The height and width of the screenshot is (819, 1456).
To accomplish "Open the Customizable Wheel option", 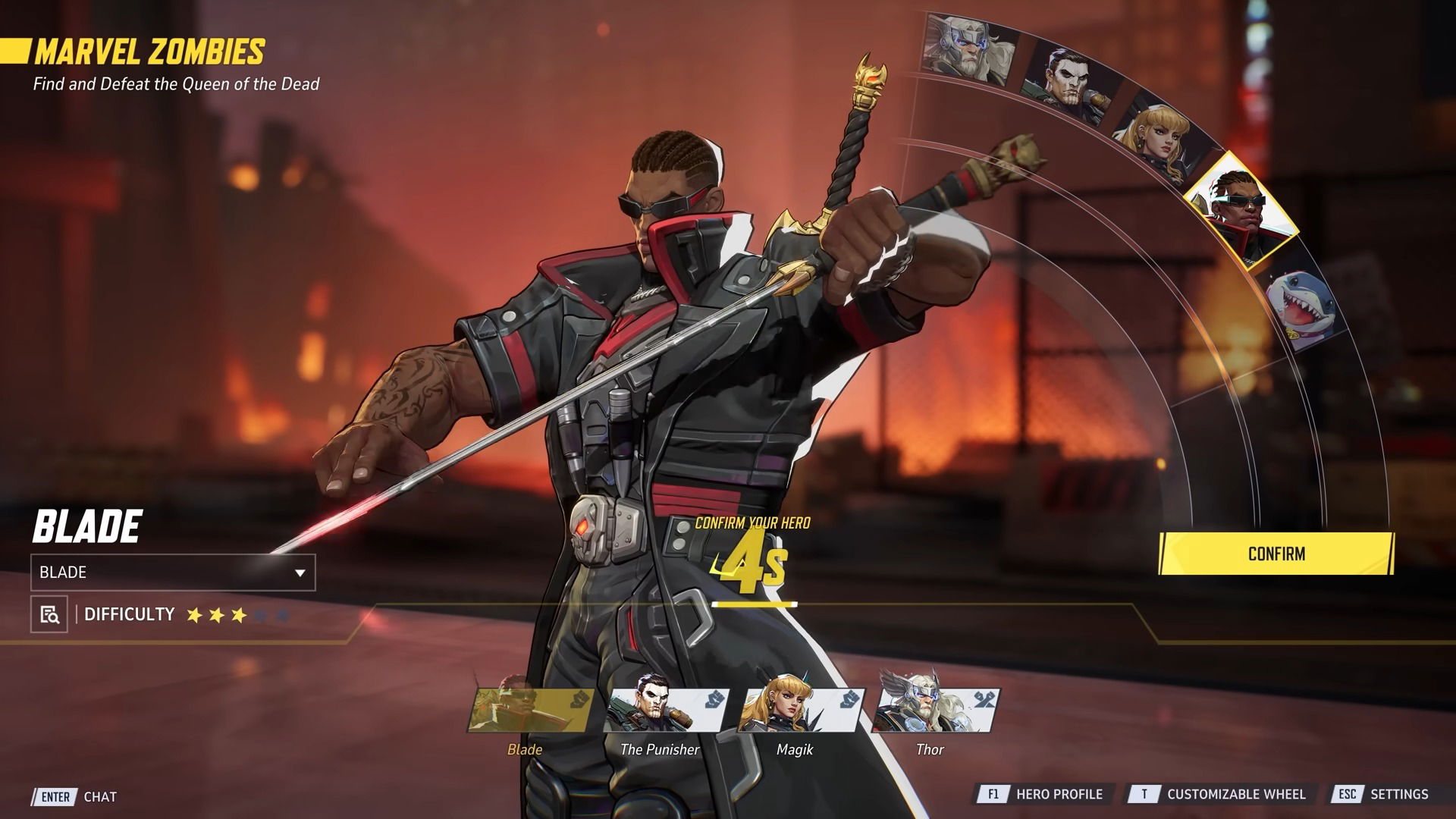I will pyautogui.click(x=1221, y=794).
